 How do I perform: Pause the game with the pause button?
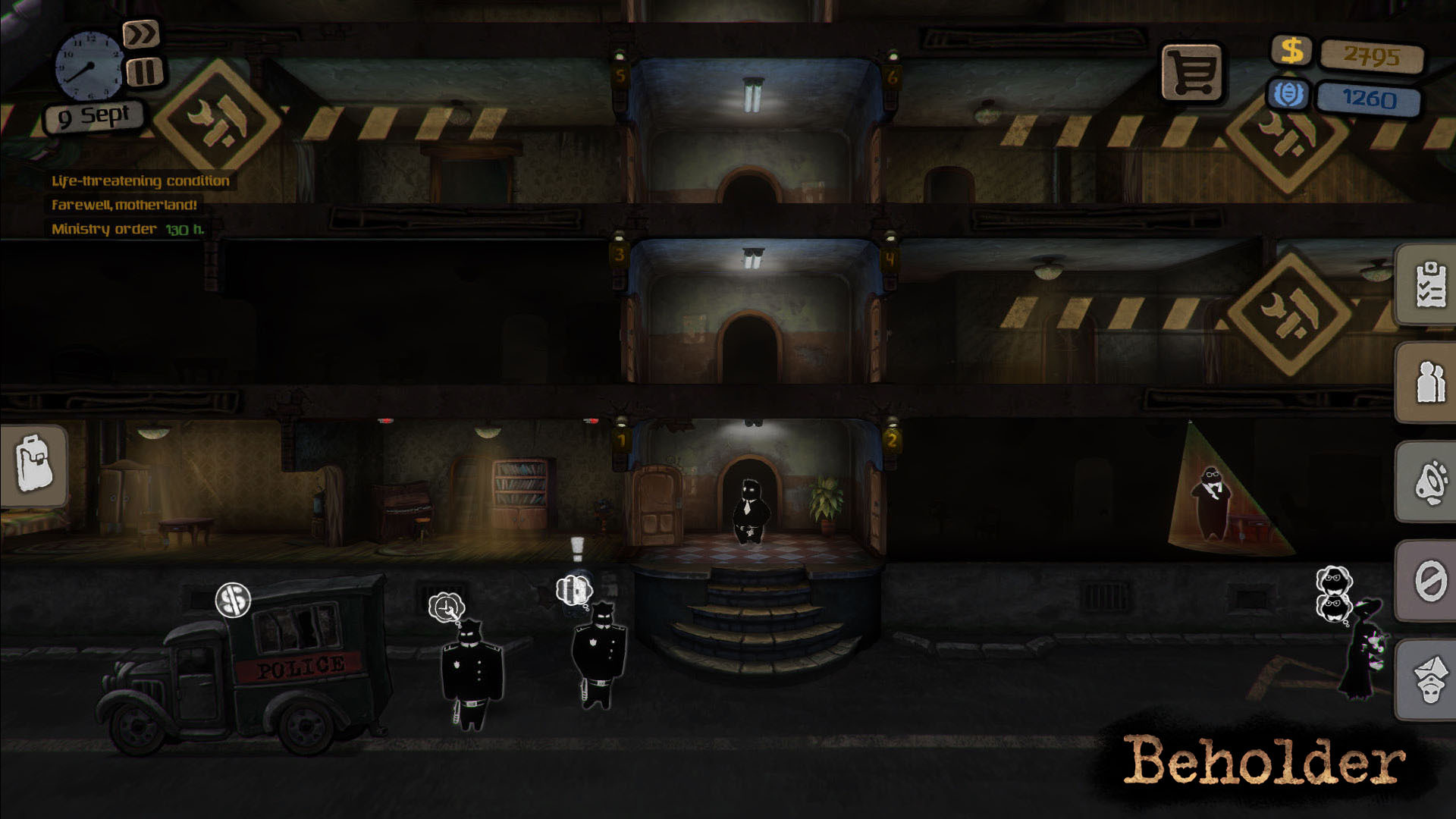pyautogui.click(x=144, y=72)
